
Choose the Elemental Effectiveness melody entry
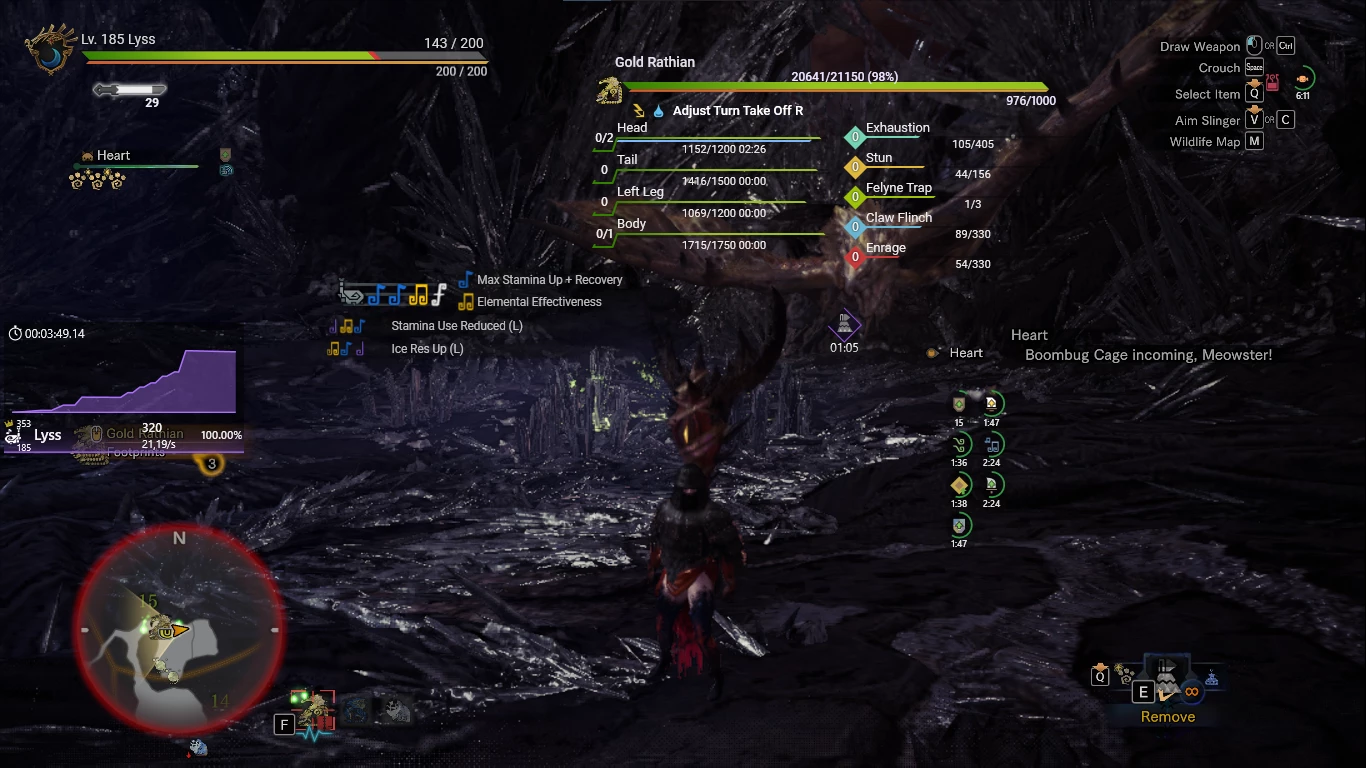pyautogui.click(x=538, y=302)
